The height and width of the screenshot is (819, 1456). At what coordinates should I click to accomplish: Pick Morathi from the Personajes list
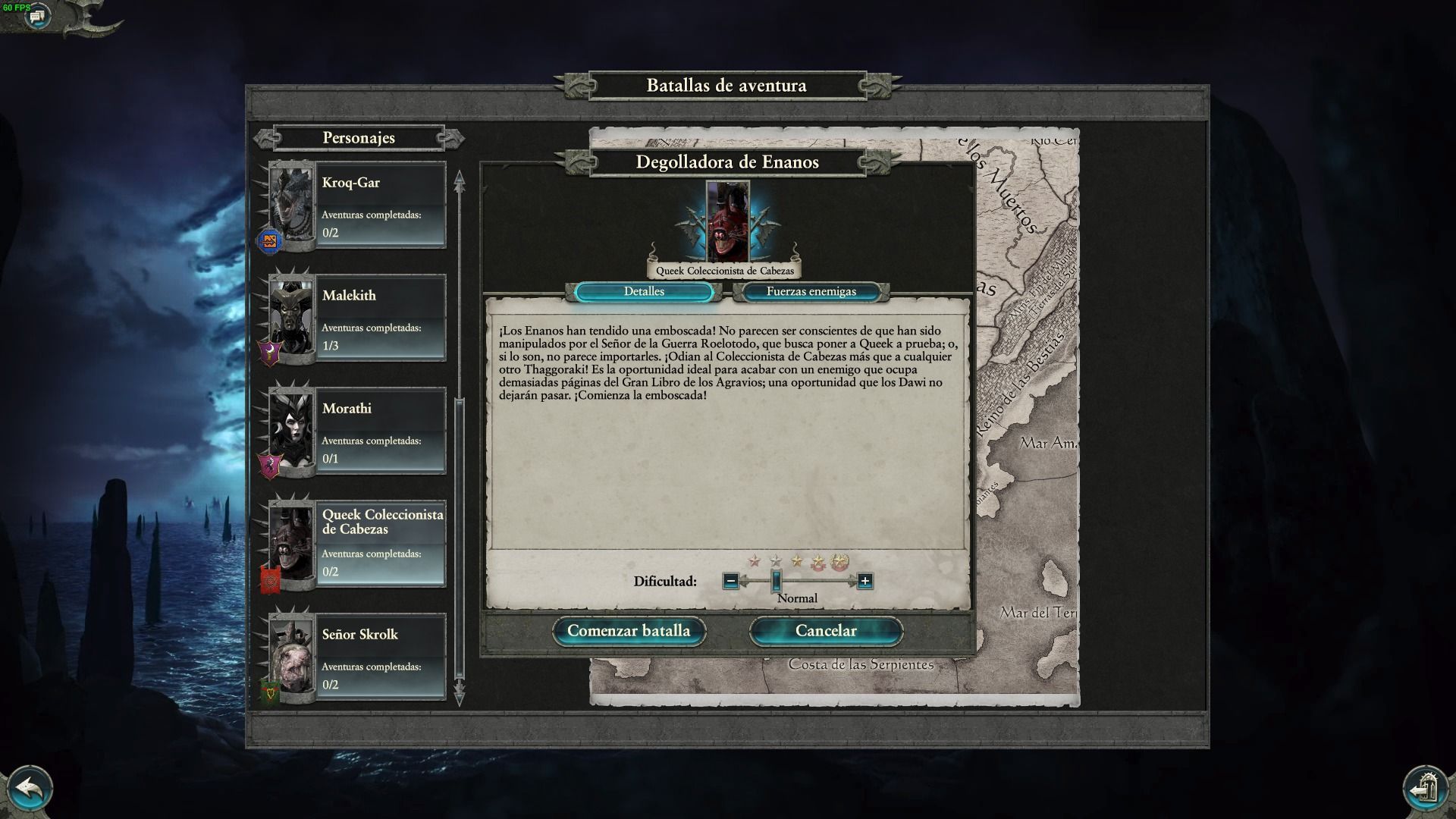coord(379,431)
